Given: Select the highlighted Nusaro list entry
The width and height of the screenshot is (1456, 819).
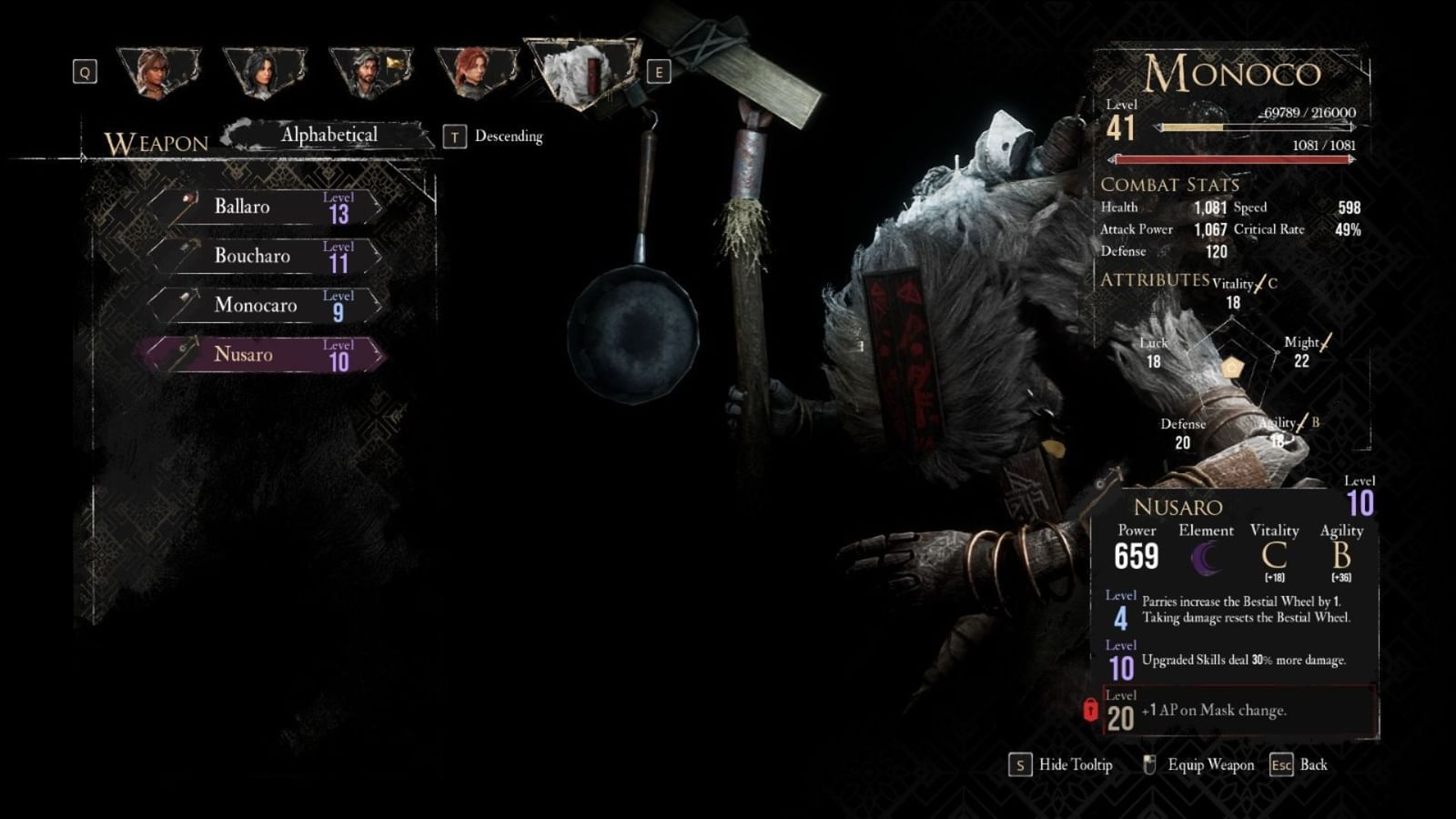Looking at the screenshot, I should click(x=264, y=355).
